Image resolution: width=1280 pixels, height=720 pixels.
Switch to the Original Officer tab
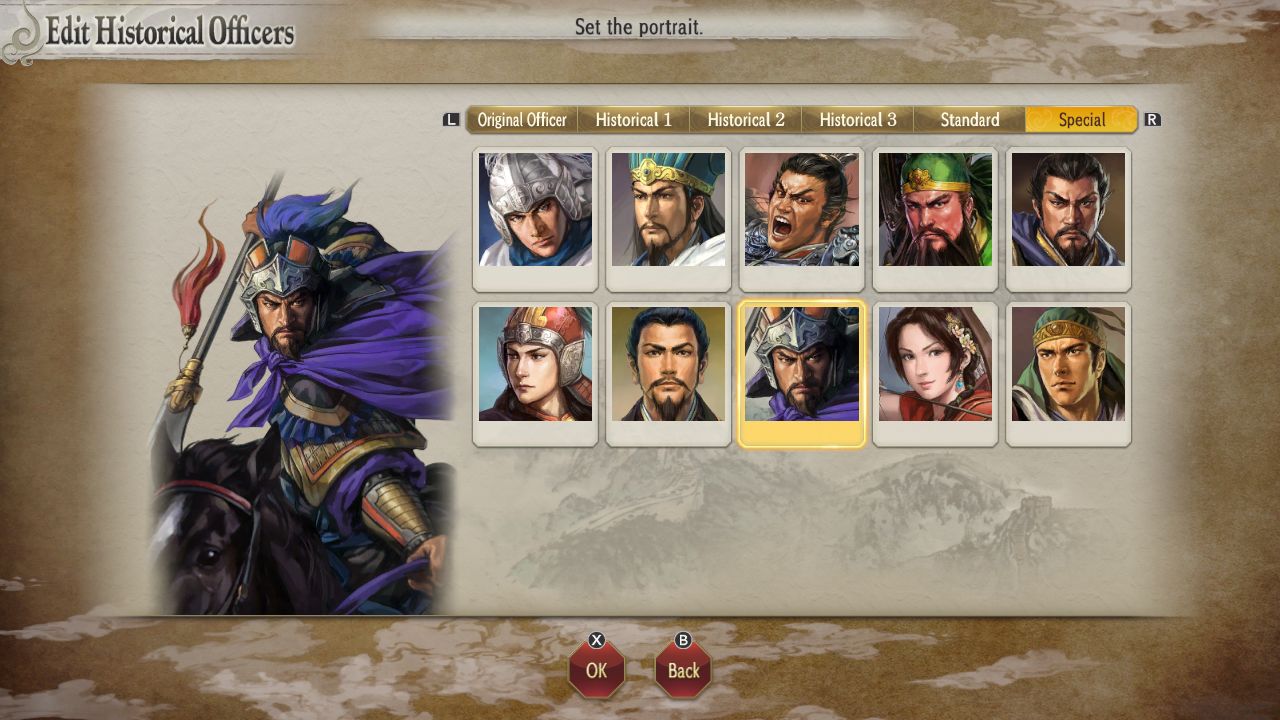coord(522,119)
